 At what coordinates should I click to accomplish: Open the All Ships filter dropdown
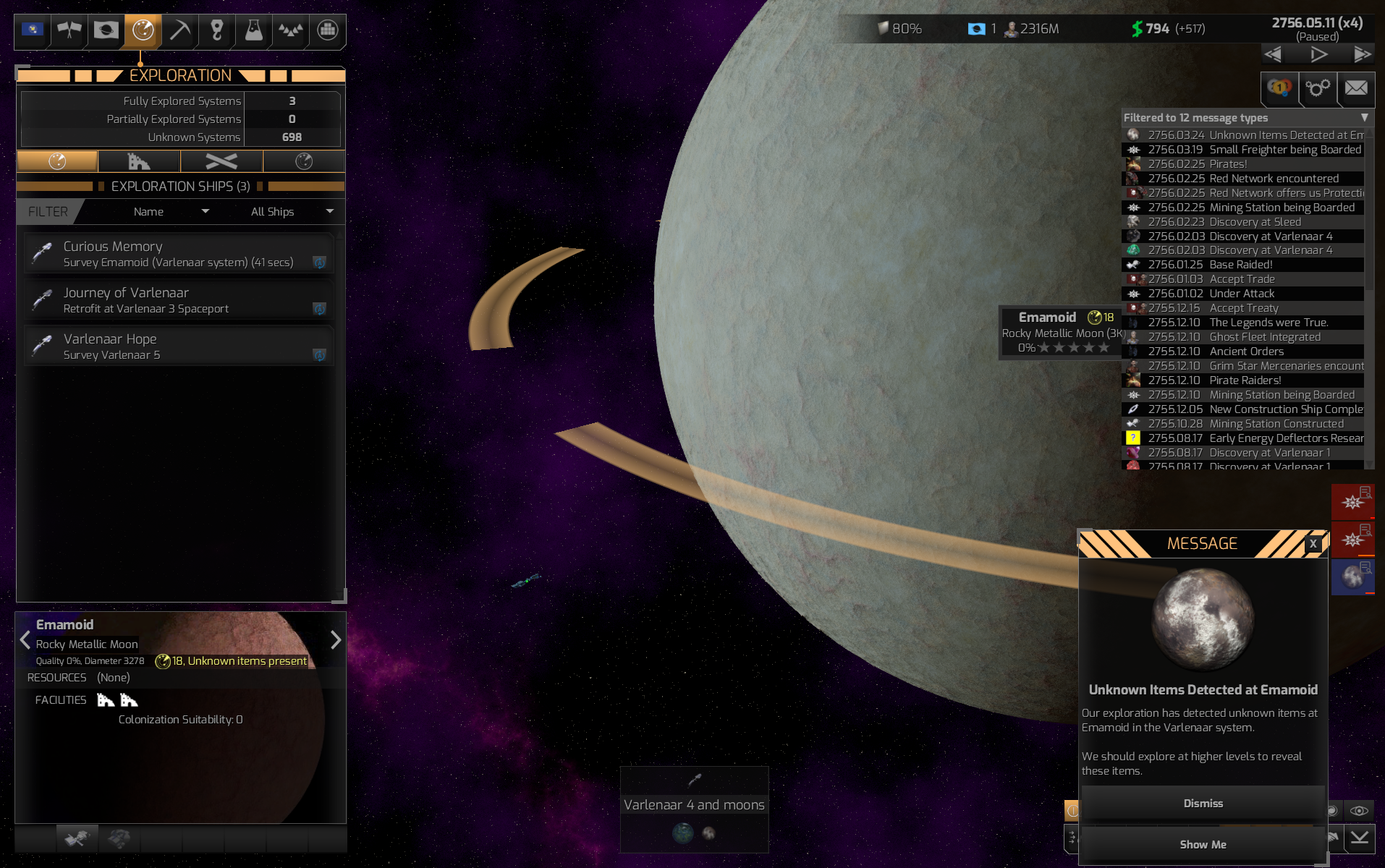(292, 212)
